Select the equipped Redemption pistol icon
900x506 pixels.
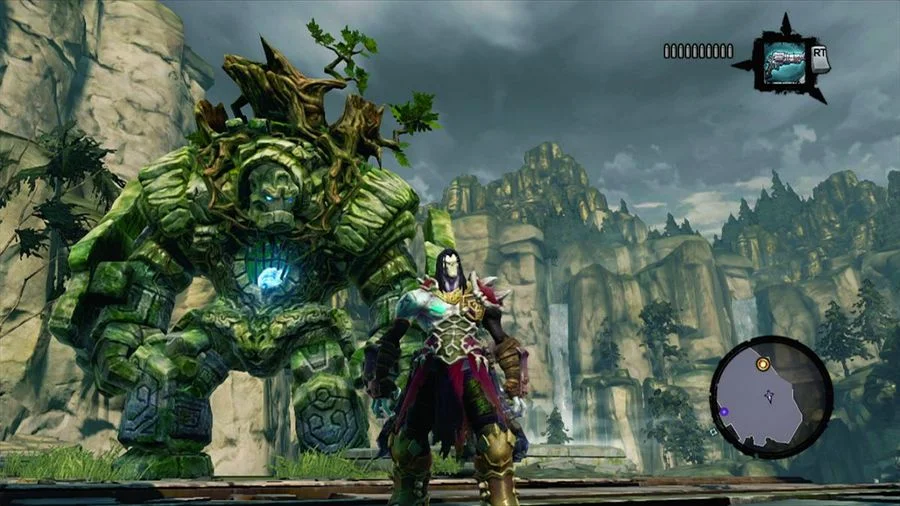(x=784, y=61)
